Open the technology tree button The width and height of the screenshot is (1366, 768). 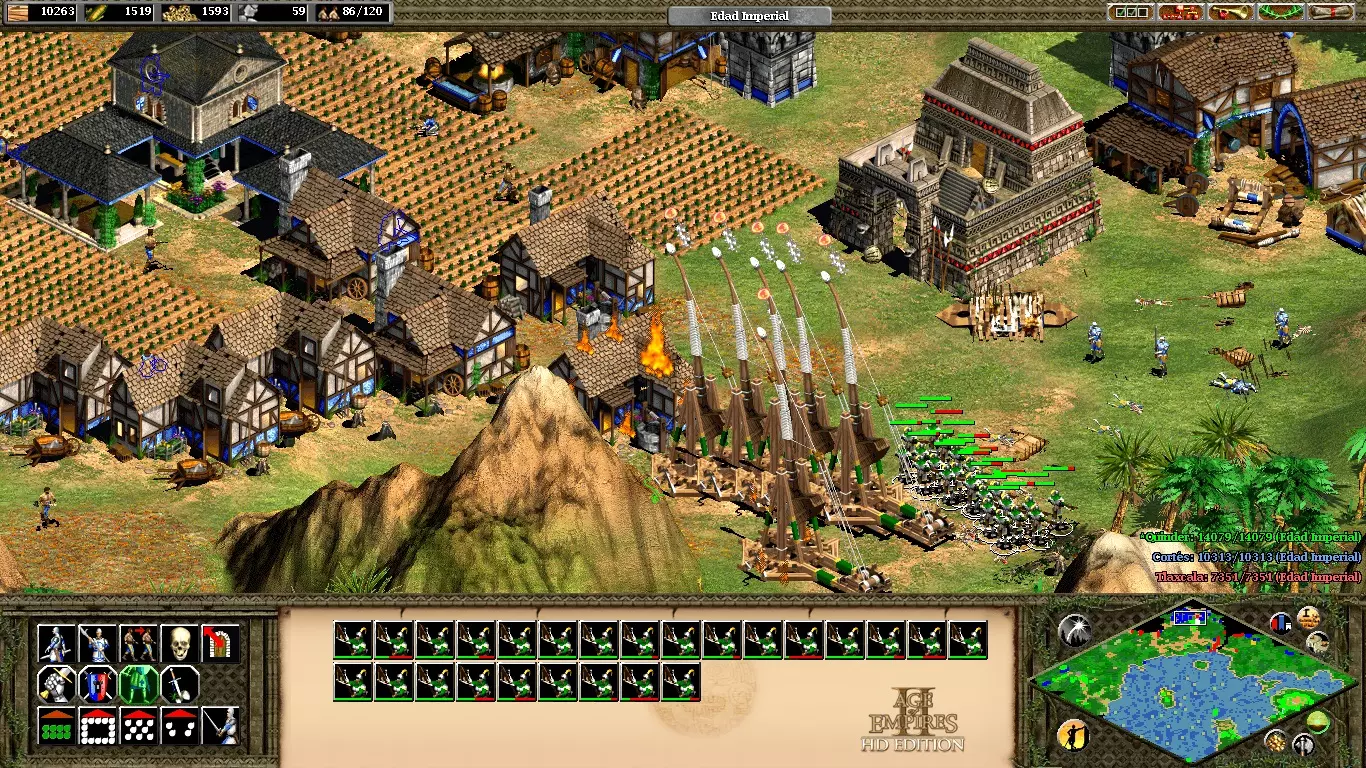[x=1180, y=13]
